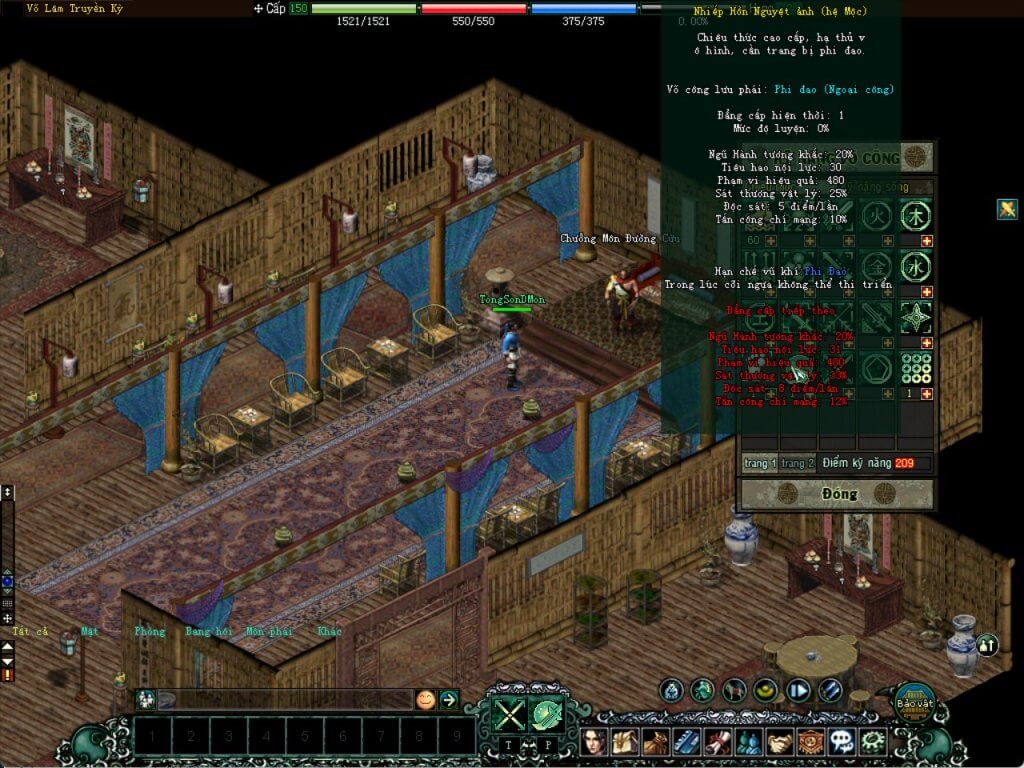
Task: Select the four-pointed shuriken skill icon
Action: [914, 318]
